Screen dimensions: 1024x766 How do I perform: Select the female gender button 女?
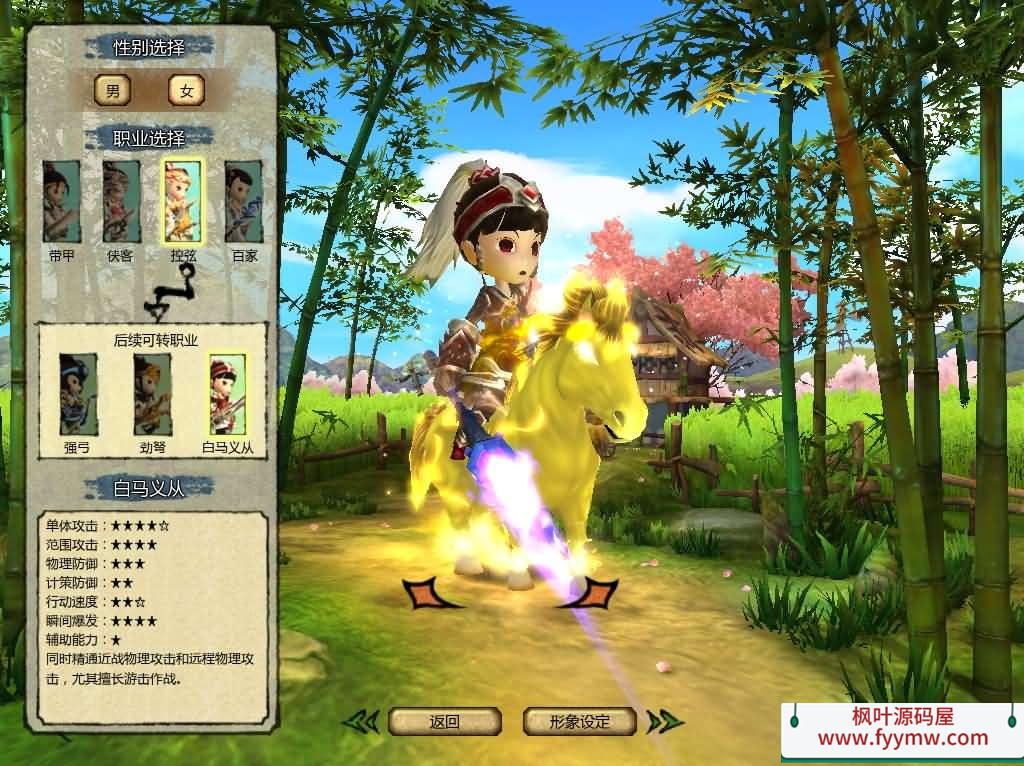pyautogui.click(x=186, y=91)
